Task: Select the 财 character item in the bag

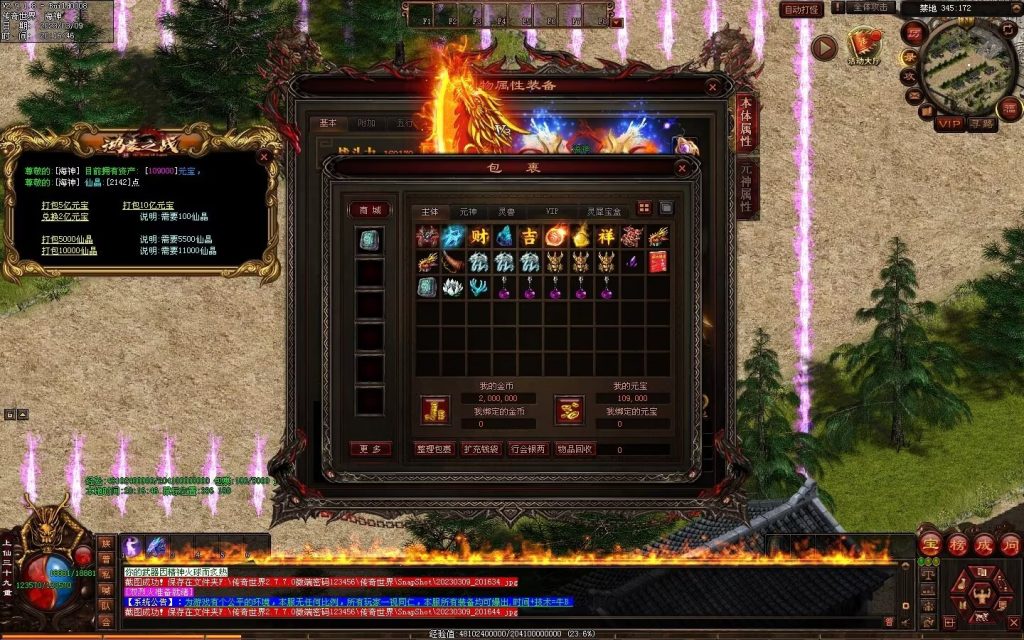Action: pyautogui.click(x=479, y=236)
